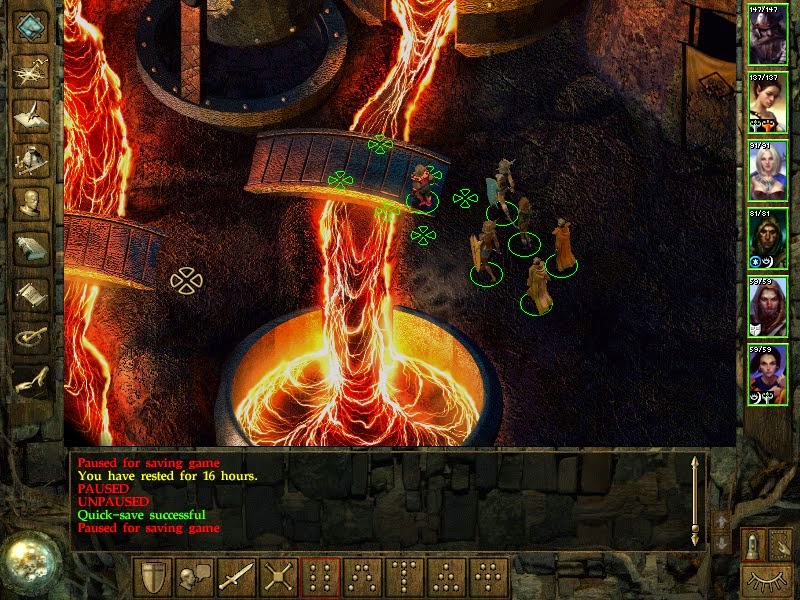Activate the shield guard action
Viewport: 800px width, 600px height.
(155, 578)
